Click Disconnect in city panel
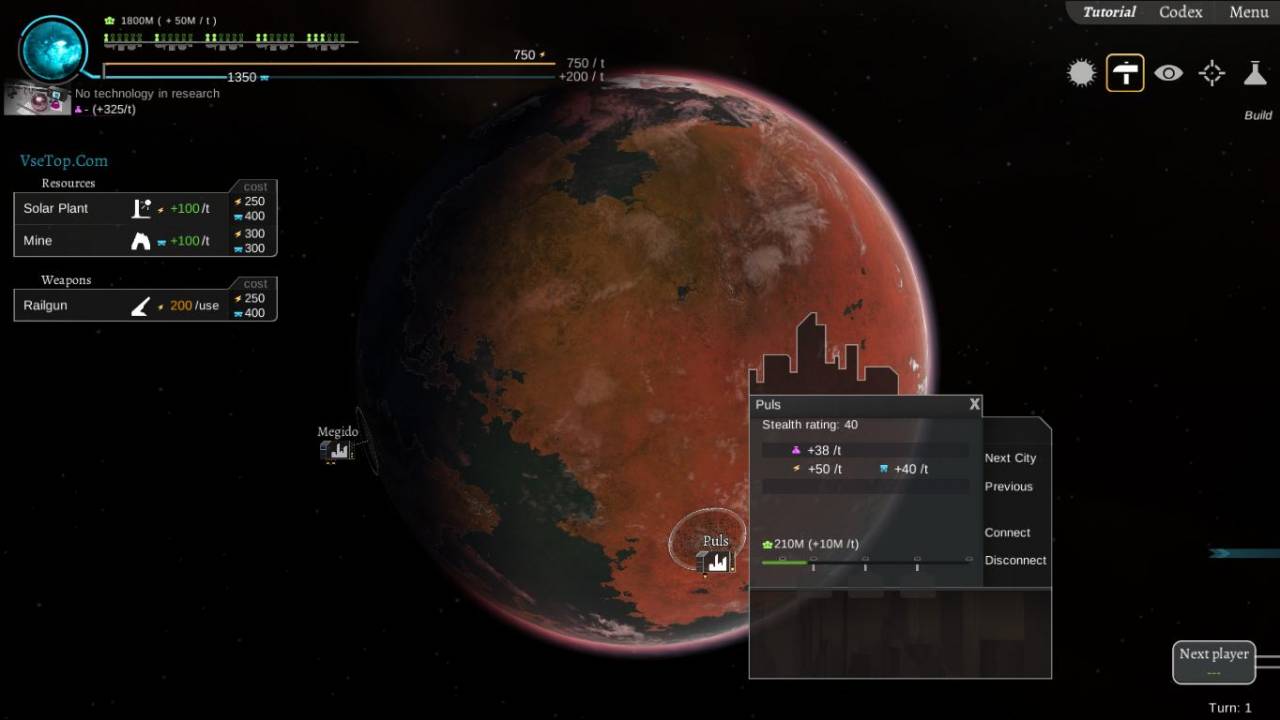 point(1015,561)
